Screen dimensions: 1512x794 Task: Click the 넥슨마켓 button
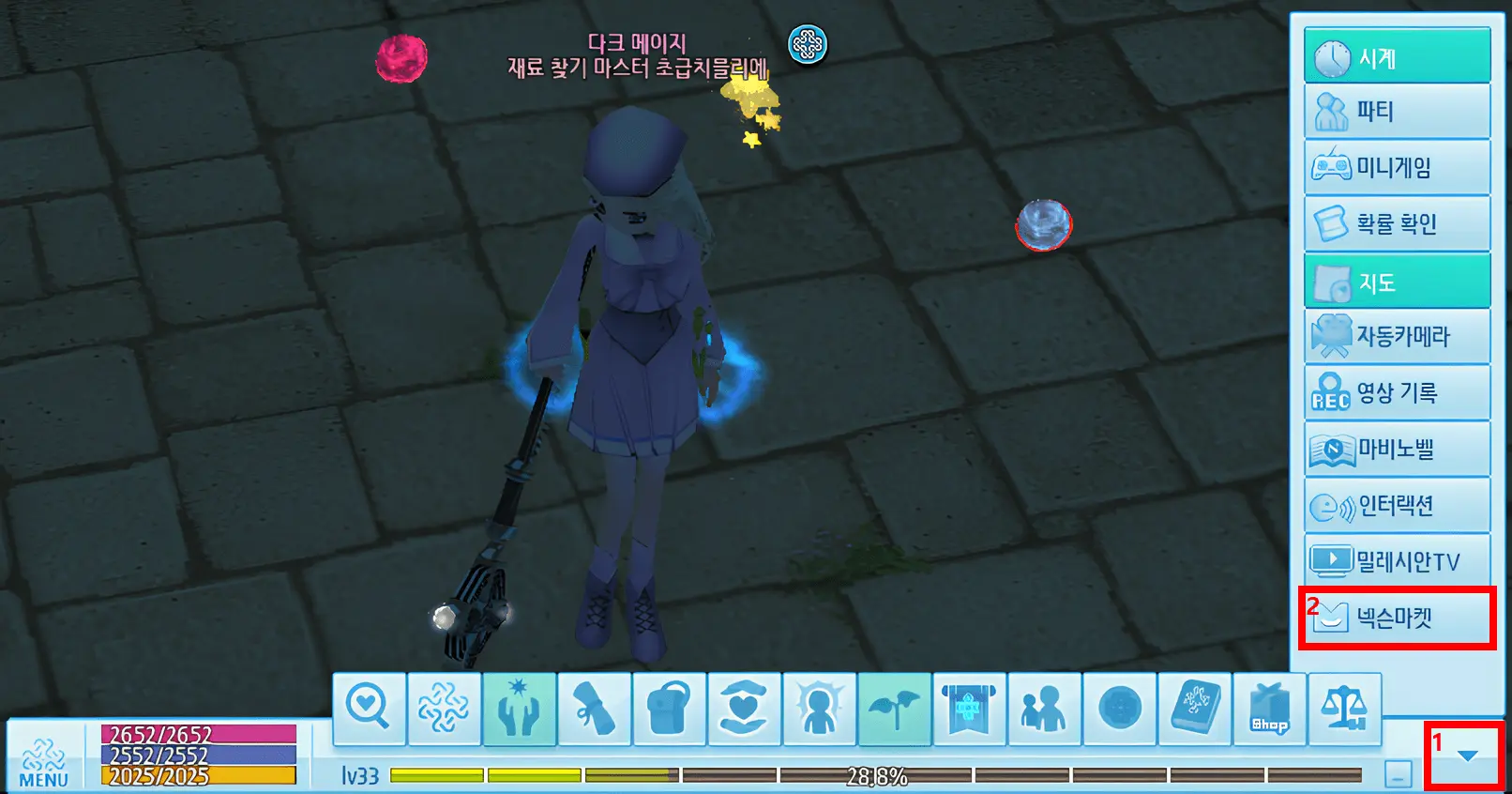(x=1397, y=618)
